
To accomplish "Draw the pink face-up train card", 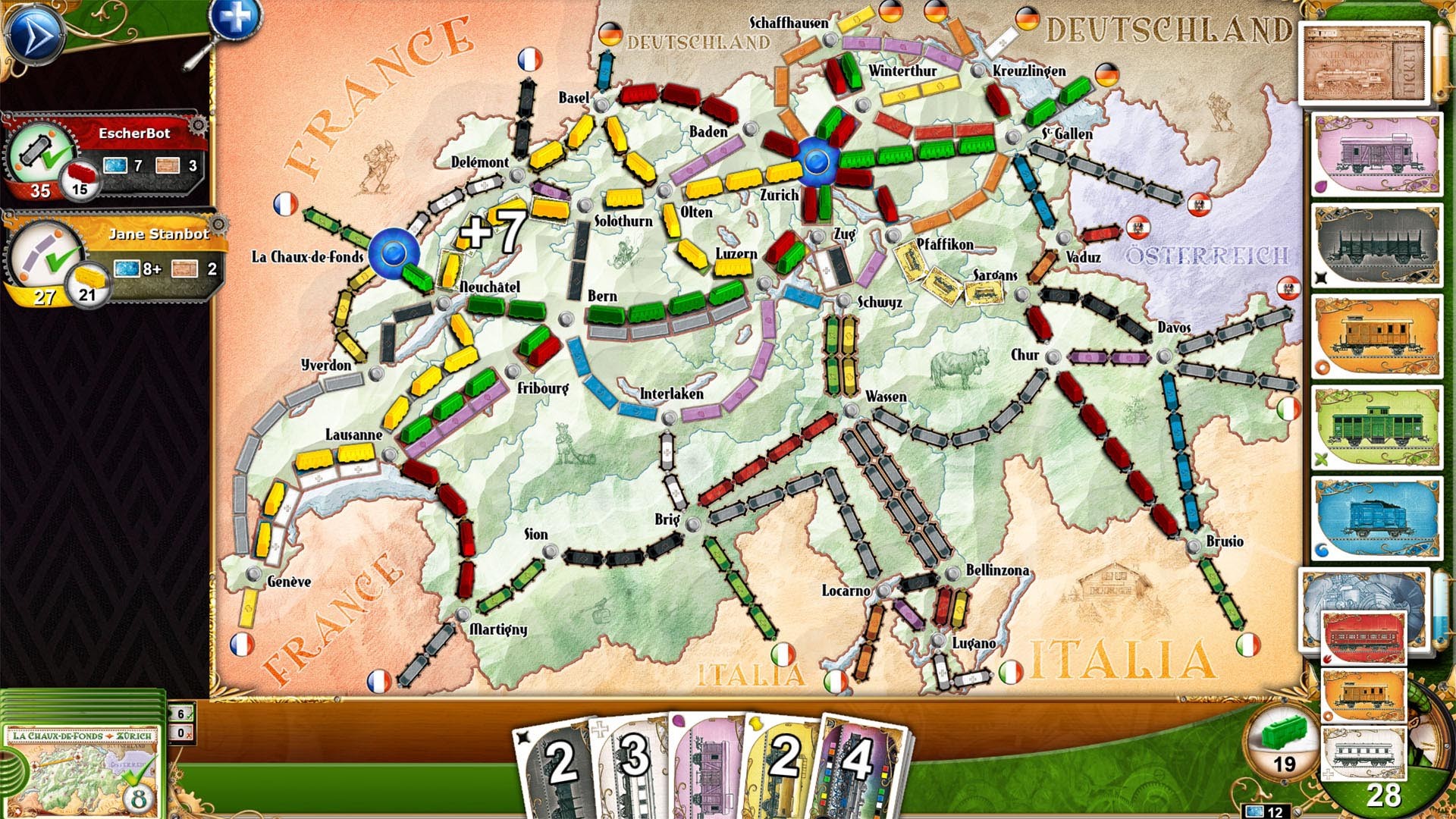I will 1376,152.
